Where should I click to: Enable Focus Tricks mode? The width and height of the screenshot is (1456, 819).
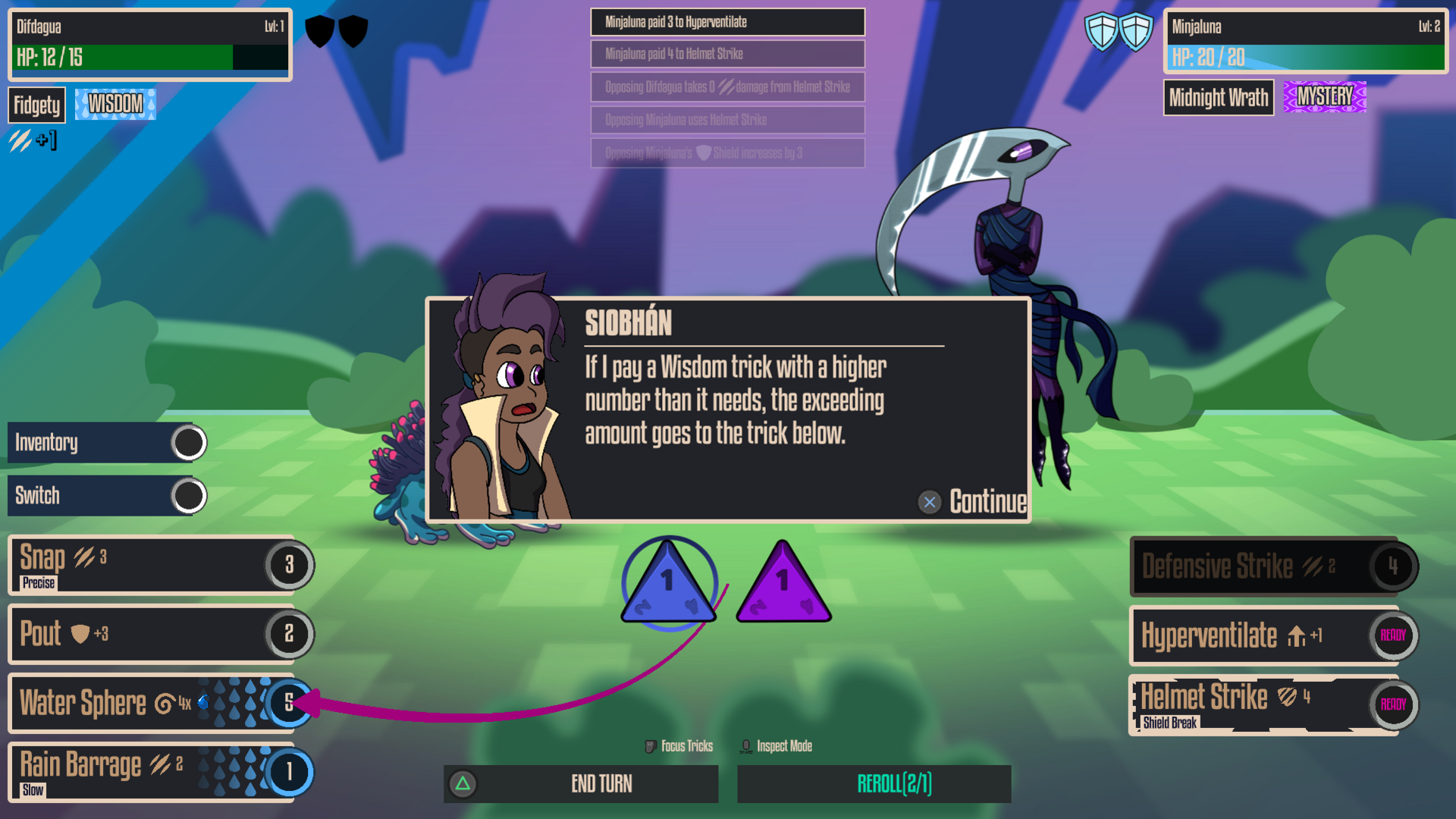tap(679, 745)
